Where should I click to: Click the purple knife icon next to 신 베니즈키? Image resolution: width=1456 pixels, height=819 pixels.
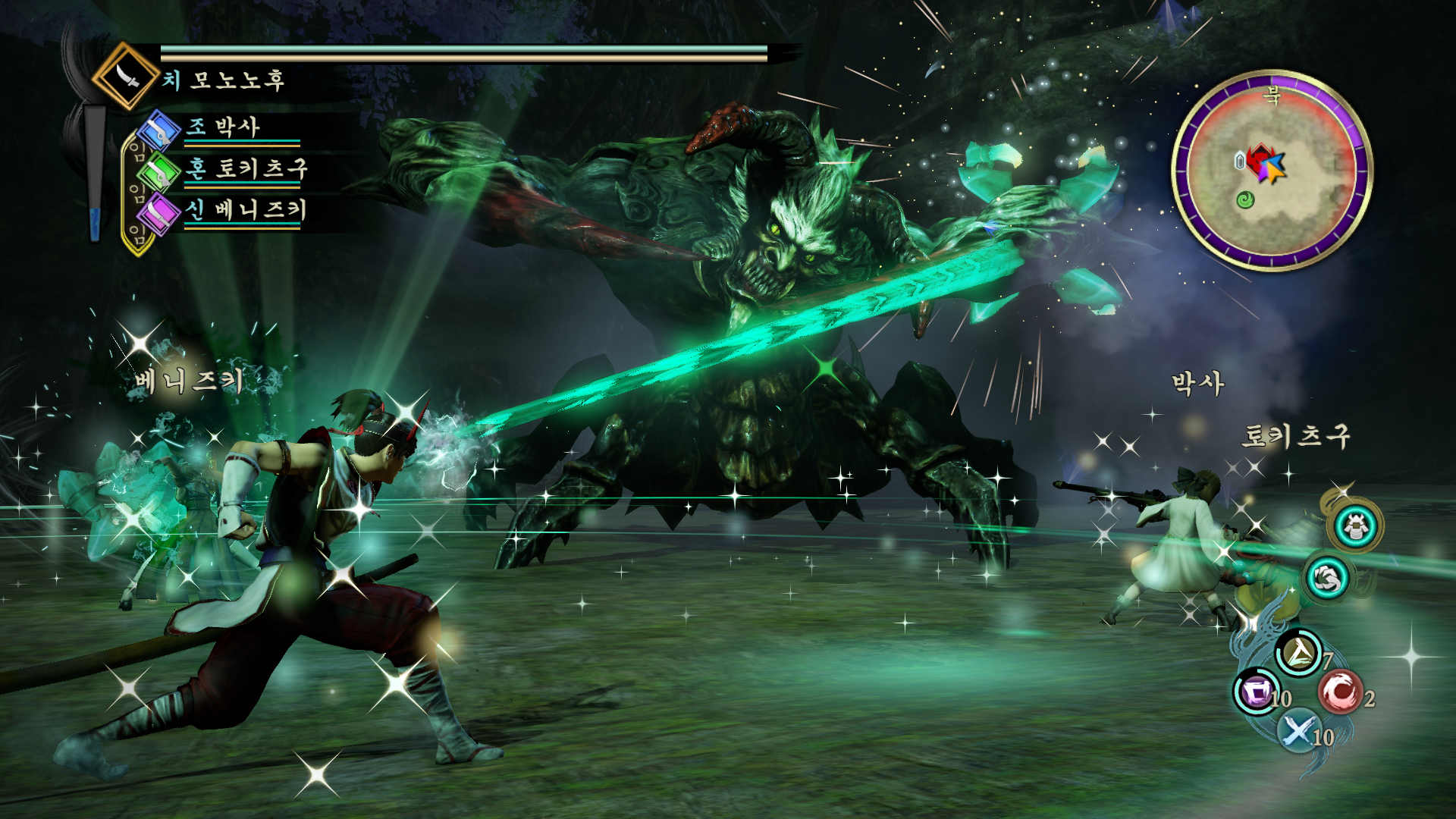tap(161, 212)
